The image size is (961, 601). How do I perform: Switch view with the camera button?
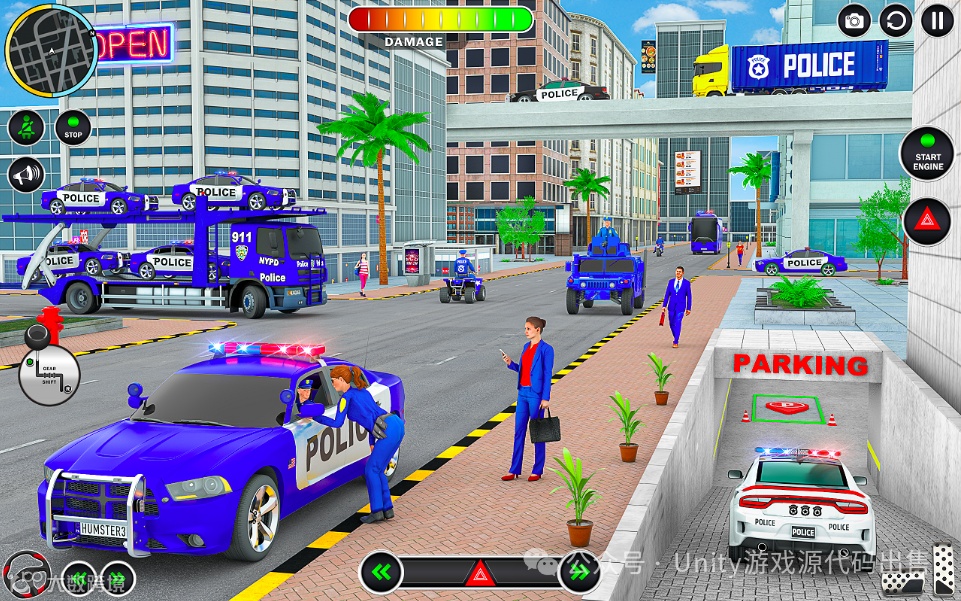854,20
